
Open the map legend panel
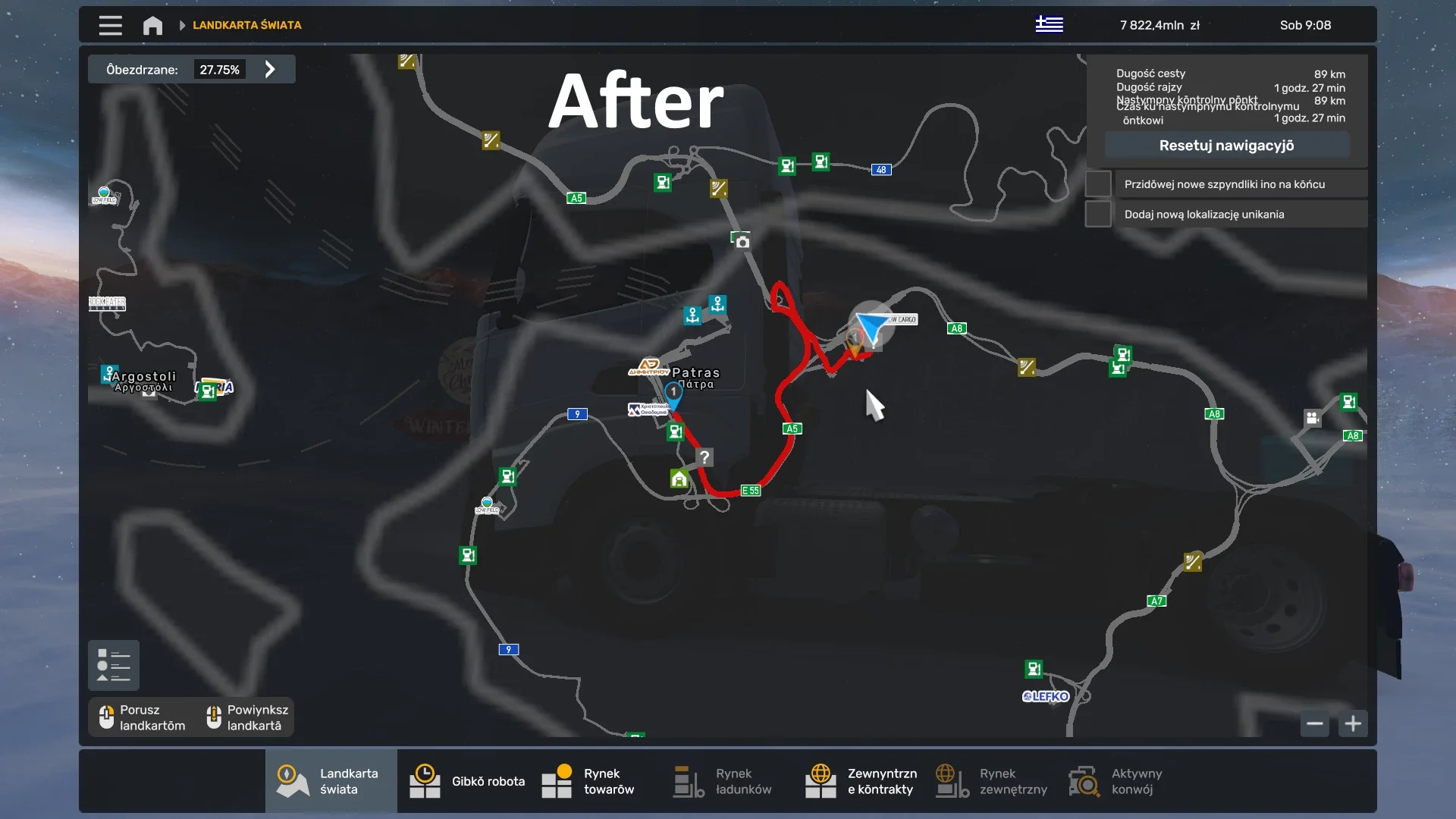(x=114, y=665)
